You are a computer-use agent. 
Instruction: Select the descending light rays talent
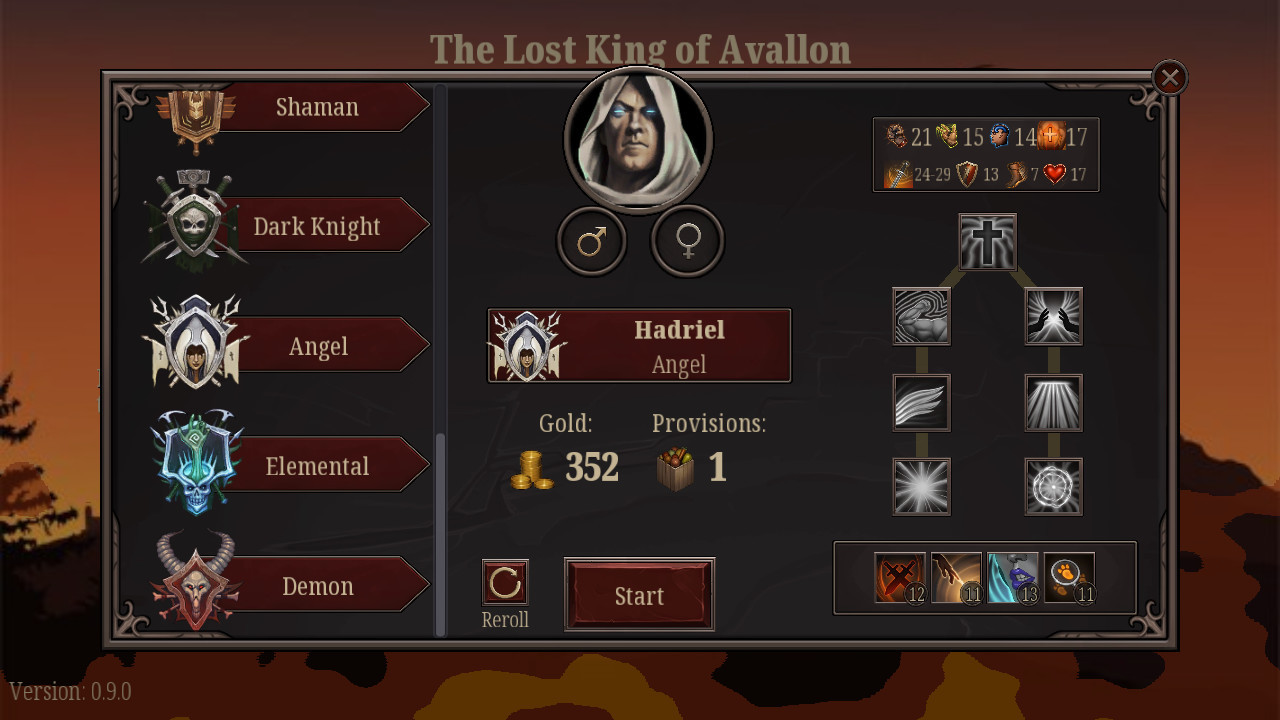[x=1053, y=402]
